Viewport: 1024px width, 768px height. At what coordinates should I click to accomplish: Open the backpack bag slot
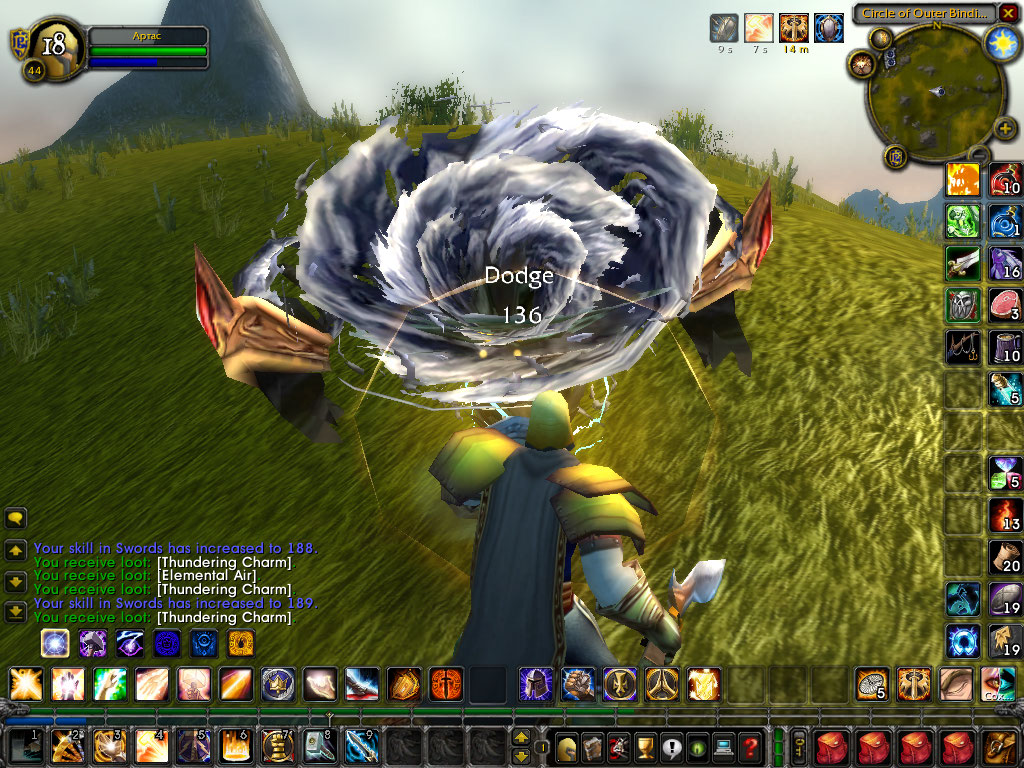coord(1000,746)
